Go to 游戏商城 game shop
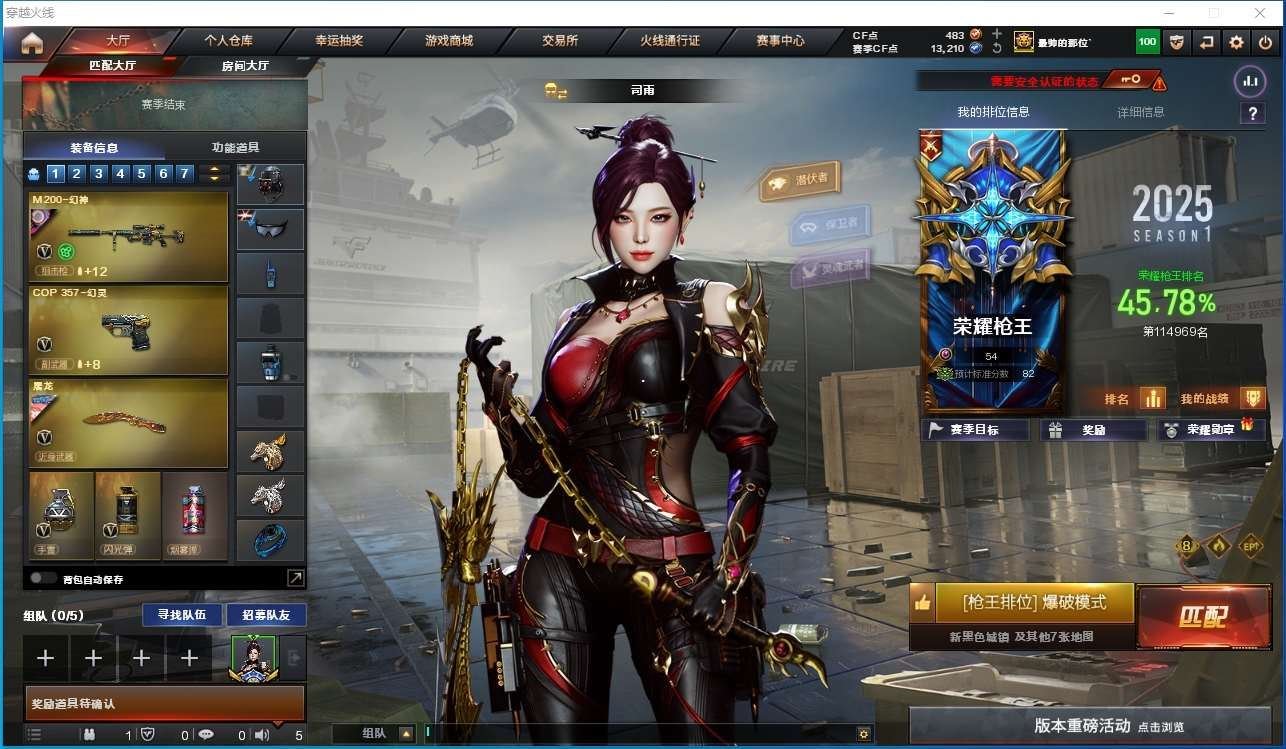Viewport: 1286px width, 749px height. click(x=448, y=41)
